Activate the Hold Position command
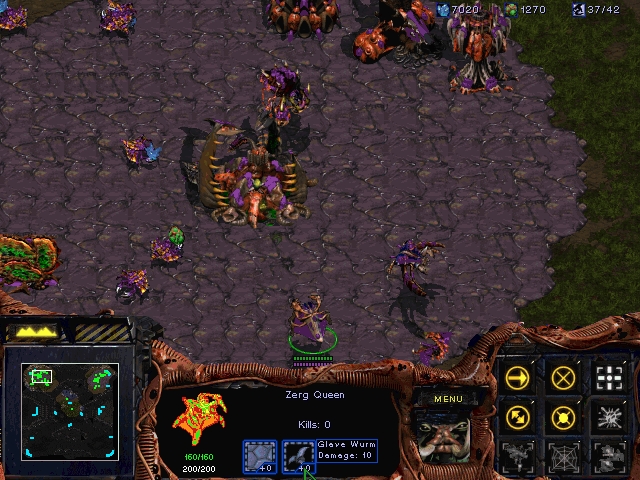The height and width of the screenshot is (480, 640). (x=564, y=416)
